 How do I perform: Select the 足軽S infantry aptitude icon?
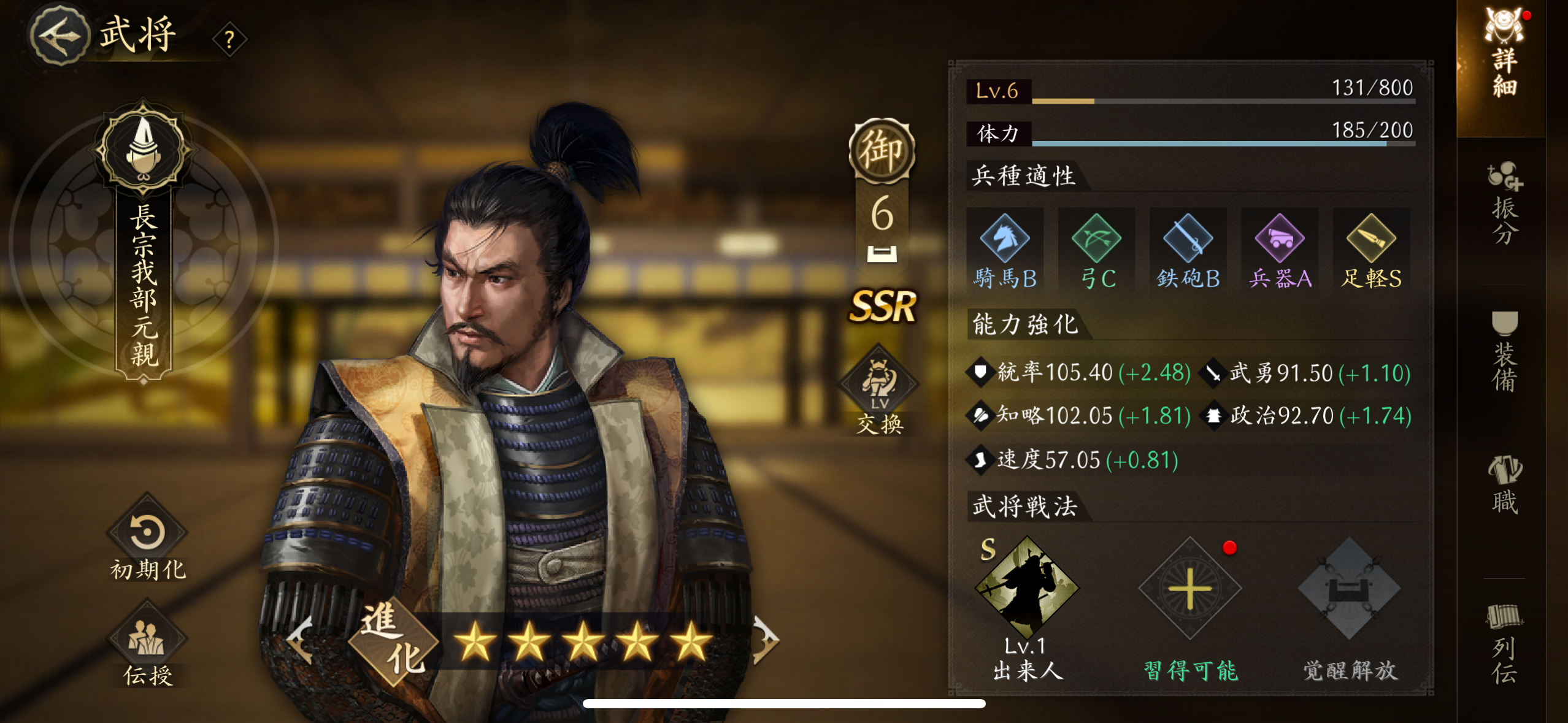tap(1371, 250)
